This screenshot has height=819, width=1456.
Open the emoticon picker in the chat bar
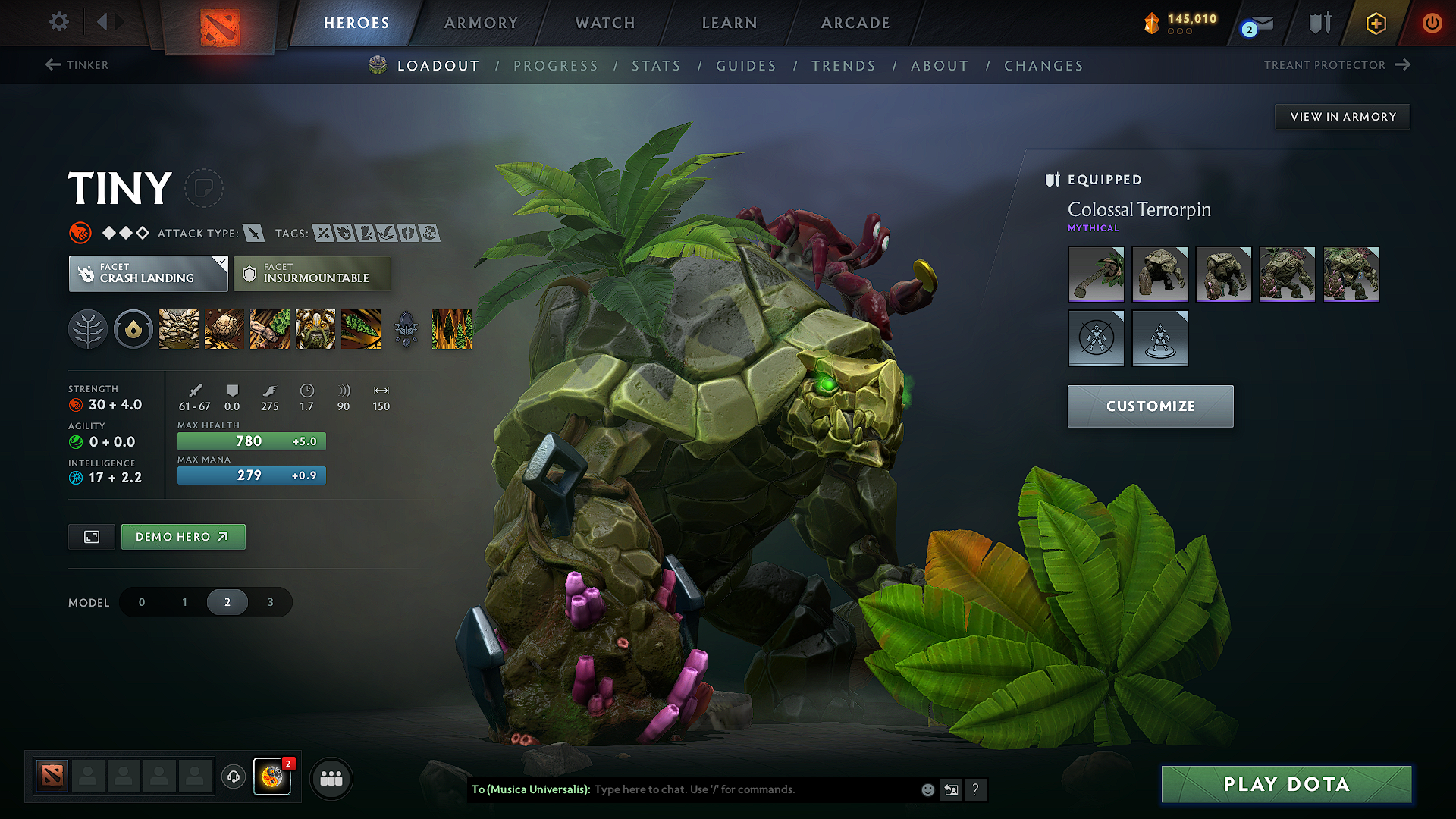pyautogui.click(x=927, y=789)
